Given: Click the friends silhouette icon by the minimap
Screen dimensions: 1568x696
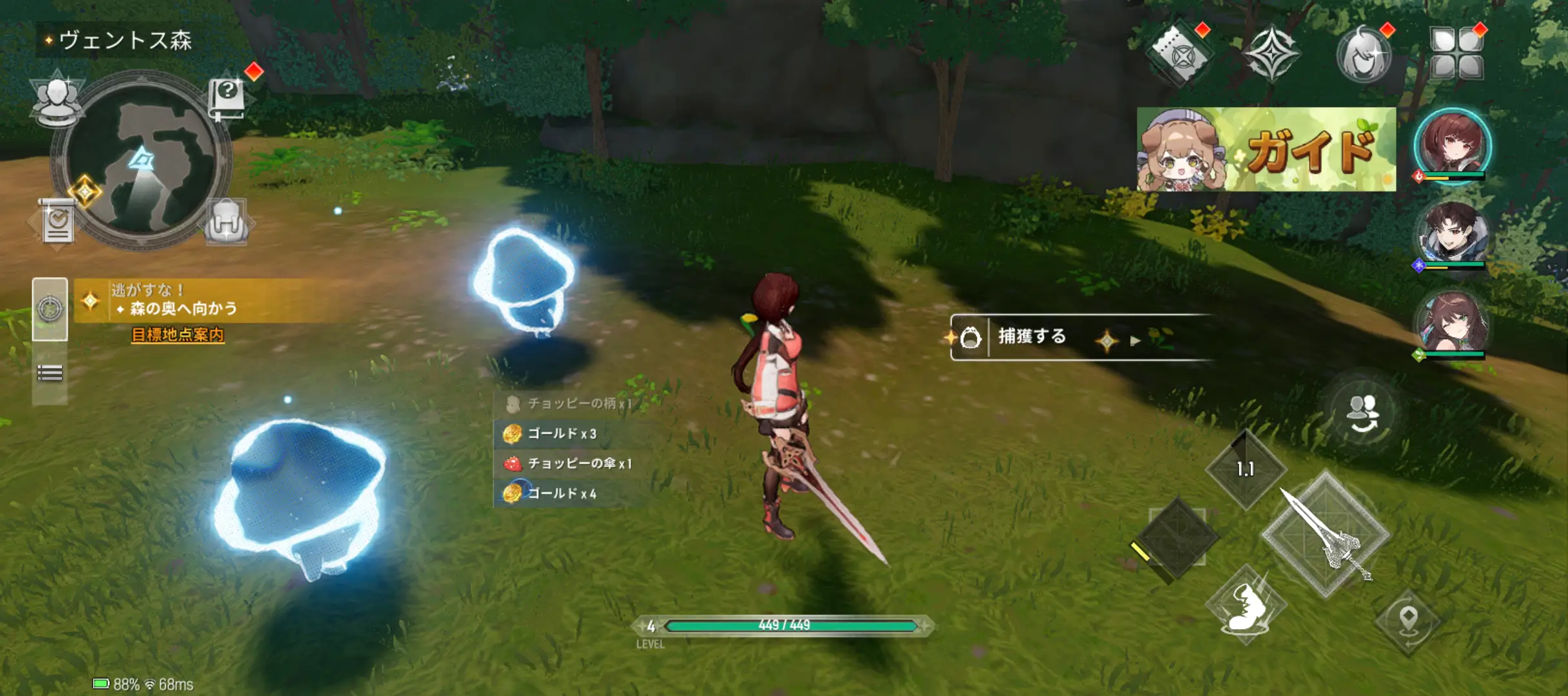Looking at the screenshot, I should pyautogui.click(x=57, y=100).
